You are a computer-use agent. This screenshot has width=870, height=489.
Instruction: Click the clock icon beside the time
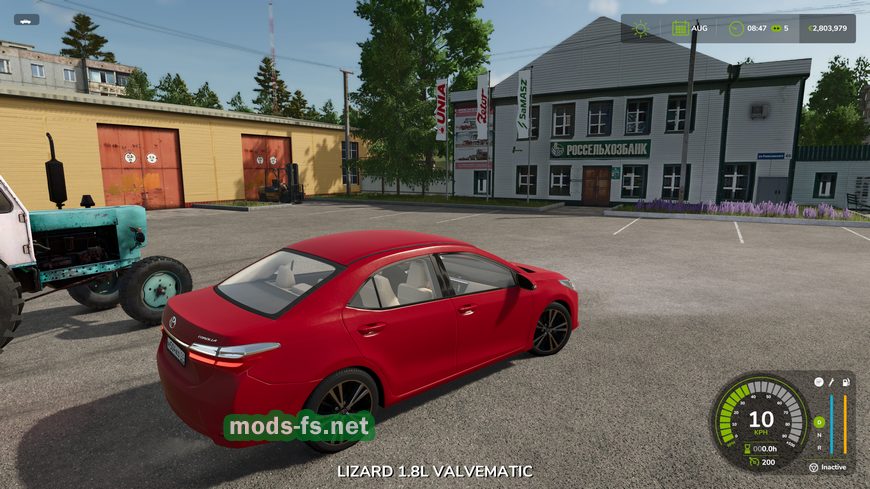click(737, 28)
